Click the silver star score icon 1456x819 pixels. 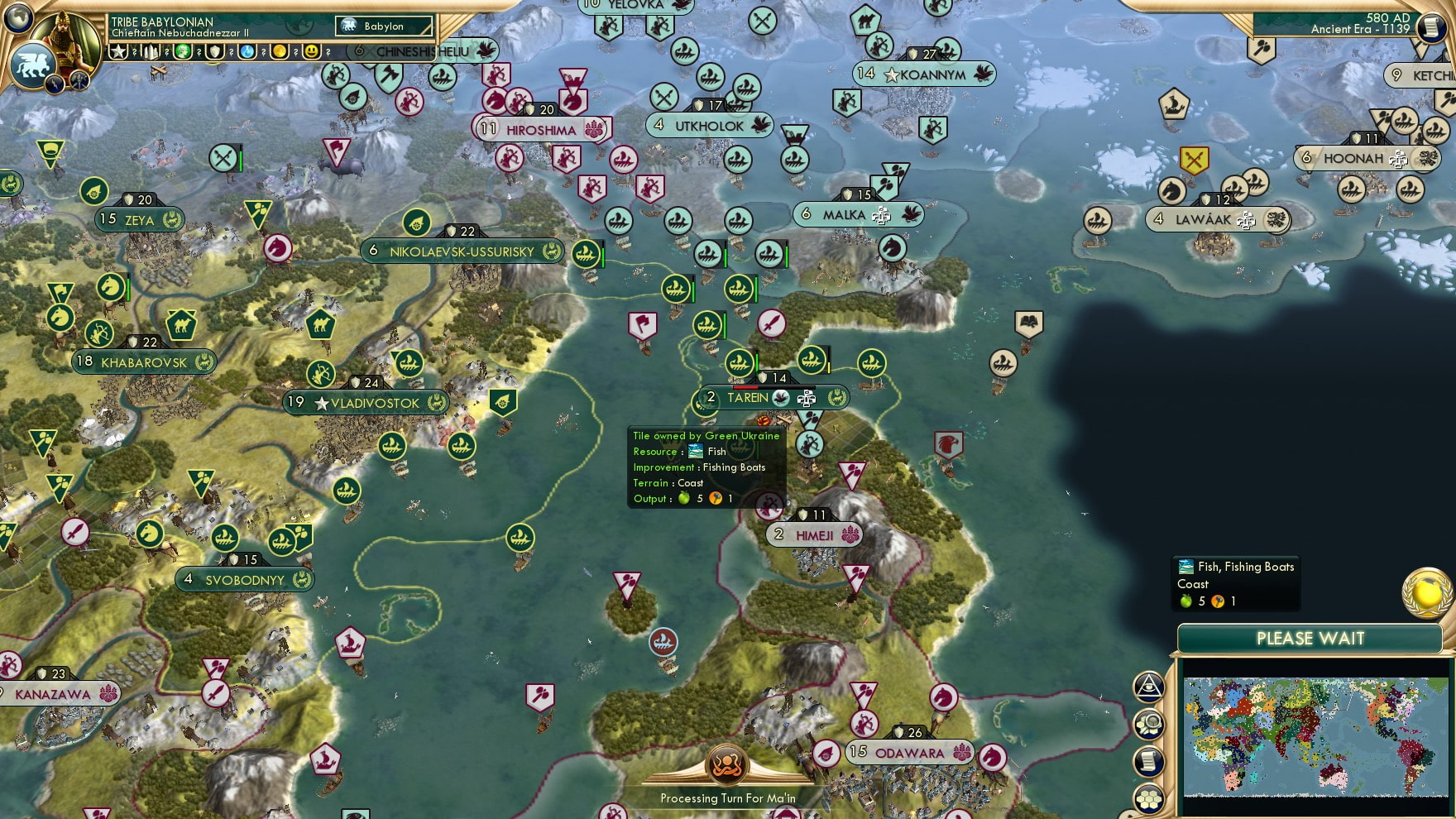pyautogui.click(x=118, y=51)
